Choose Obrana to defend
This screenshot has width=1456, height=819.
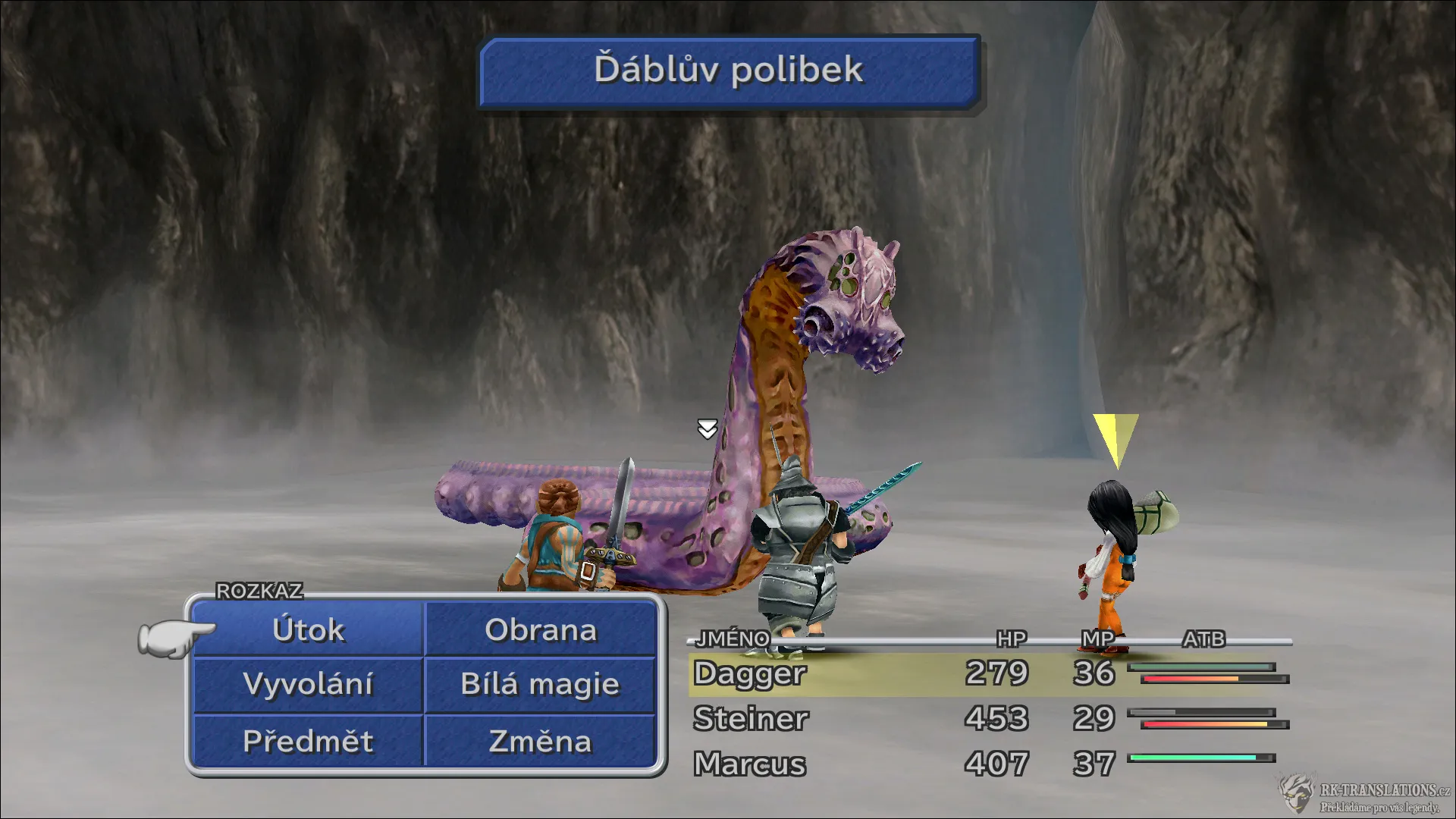point(540,629)
